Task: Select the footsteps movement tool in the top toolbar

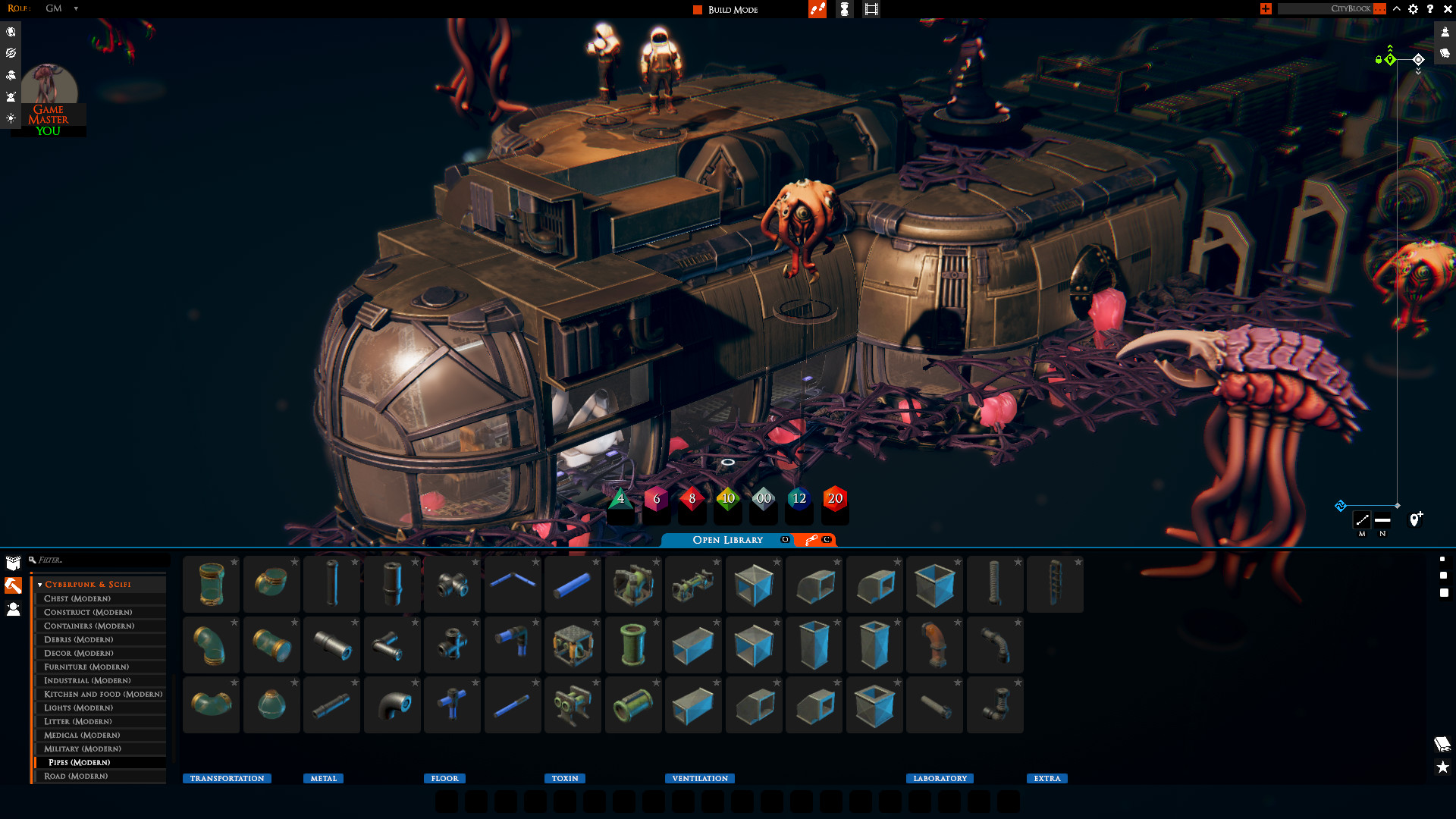Action: (817, 9)
